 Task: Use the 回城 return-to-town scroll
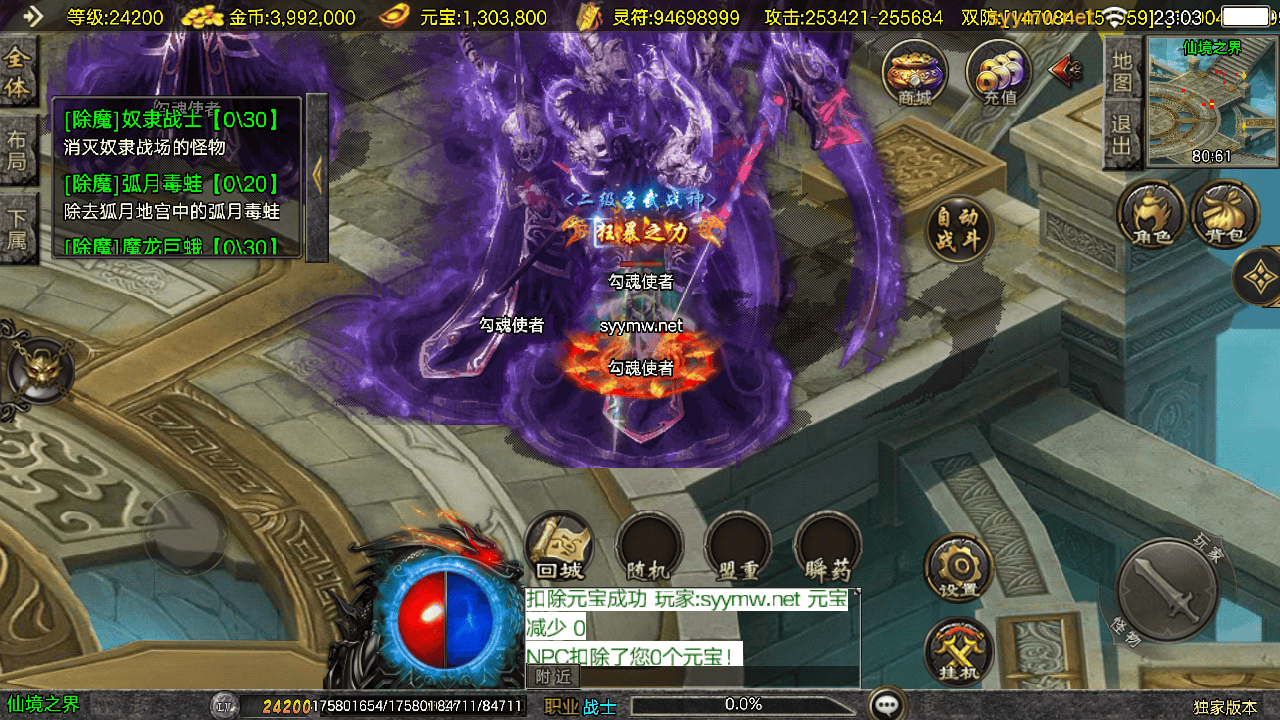tap(559, 546)
